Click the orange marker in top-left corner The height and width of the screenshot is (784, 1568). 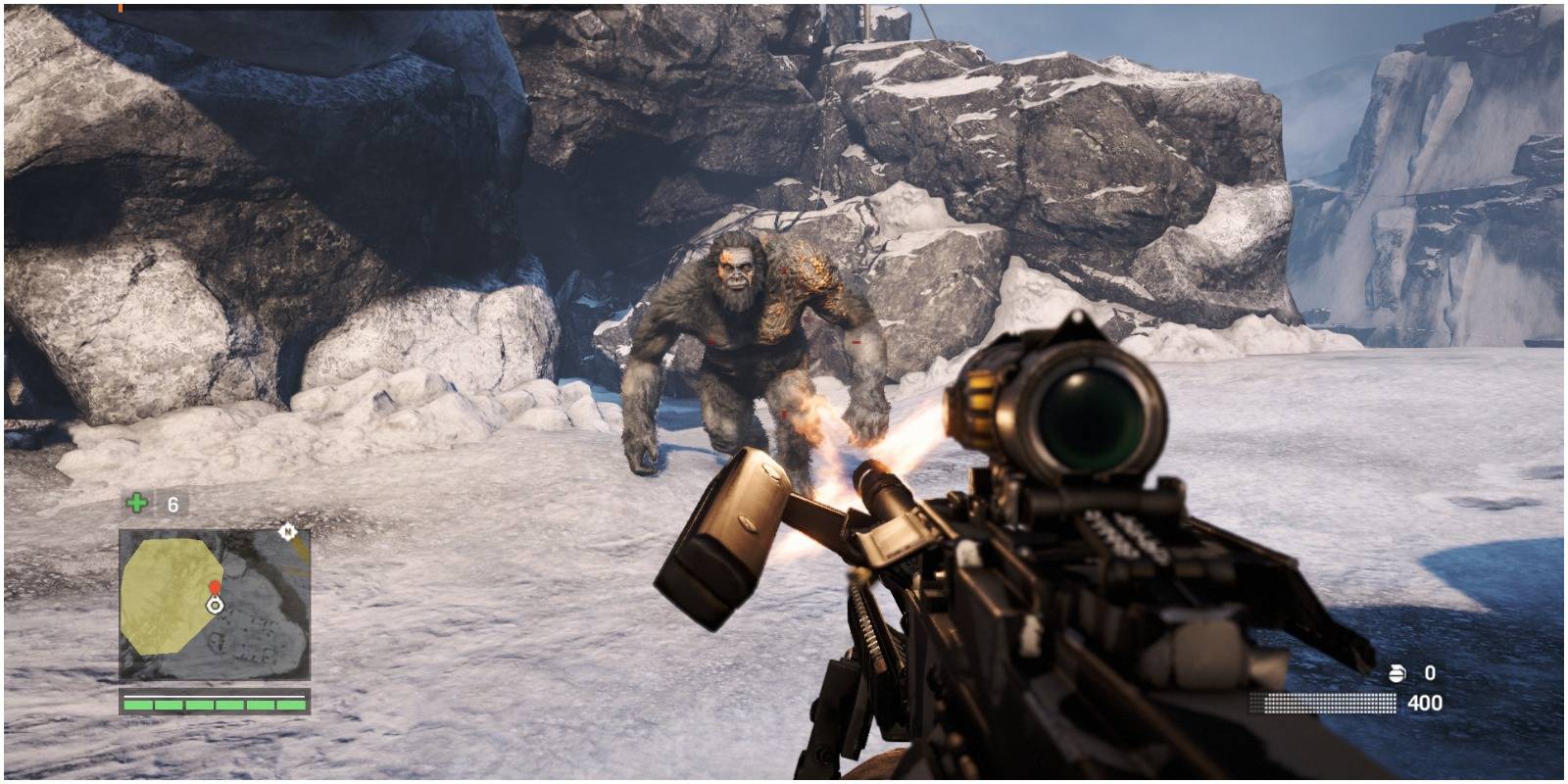122,8
